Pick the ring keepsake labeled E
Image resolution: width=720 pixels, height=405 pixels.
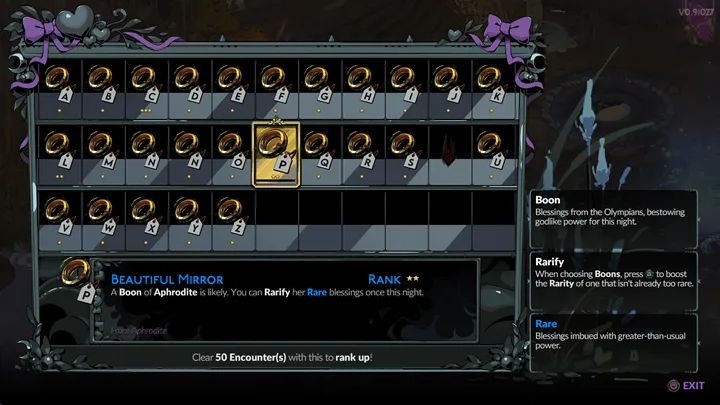tap(232, 83)
